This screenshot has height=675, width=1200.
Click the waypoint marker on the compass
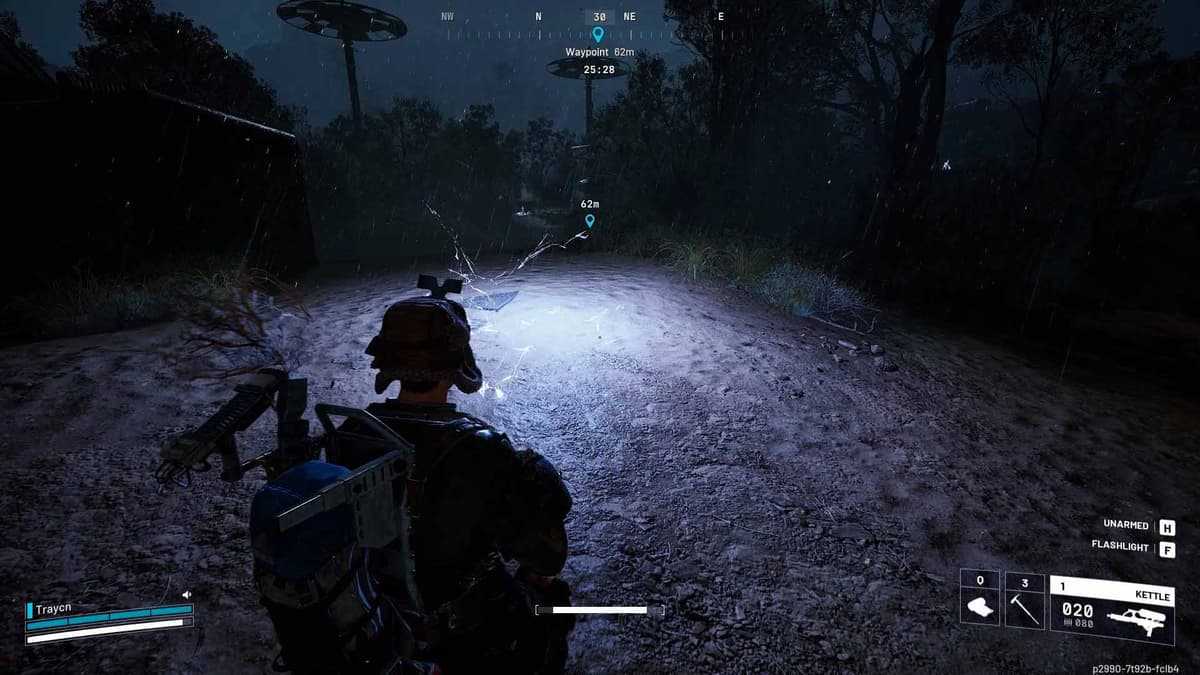click(x=598, y=34)
